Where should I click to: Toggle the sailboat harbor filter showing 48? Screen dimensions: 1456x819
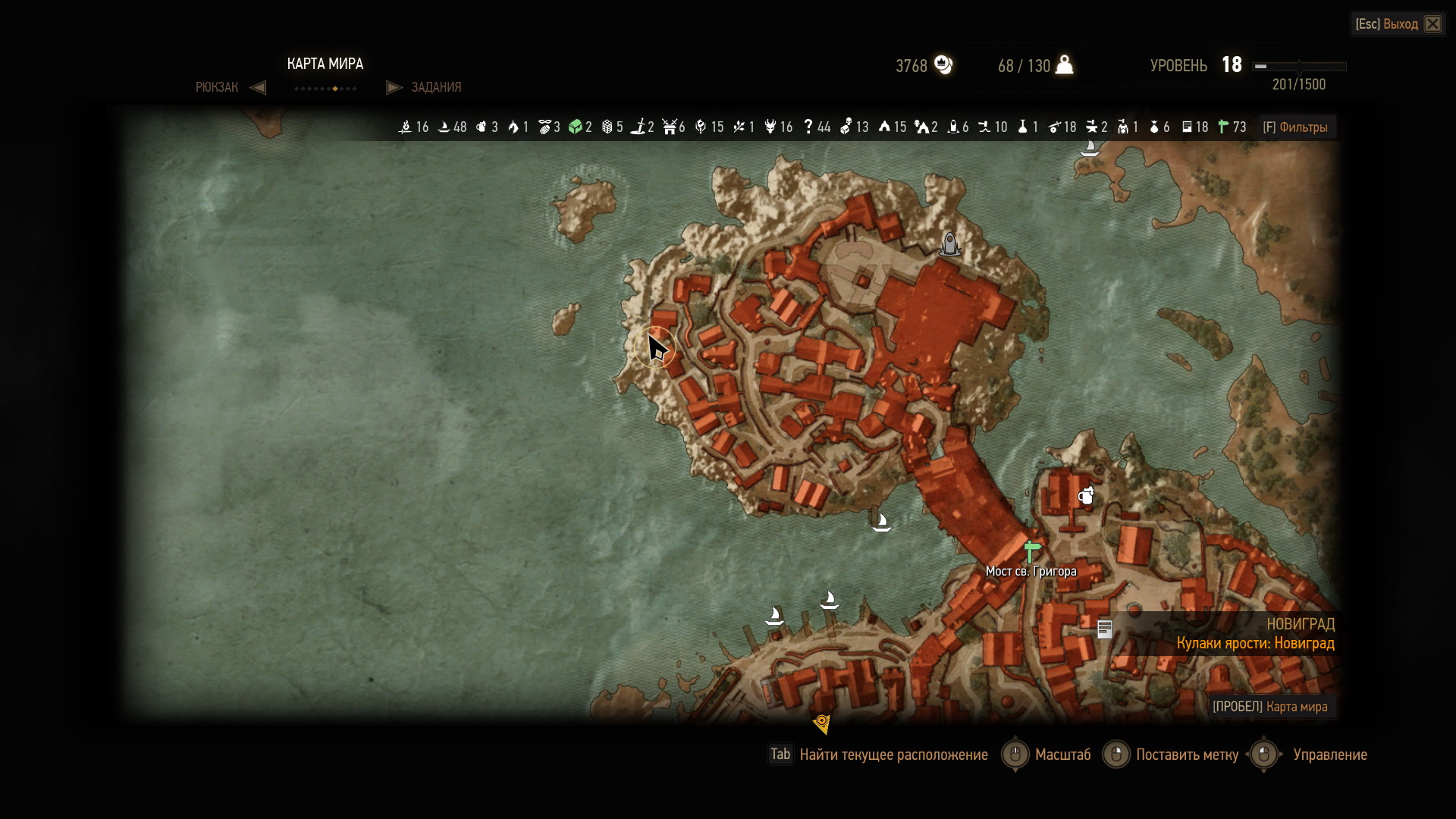(444, 127)
